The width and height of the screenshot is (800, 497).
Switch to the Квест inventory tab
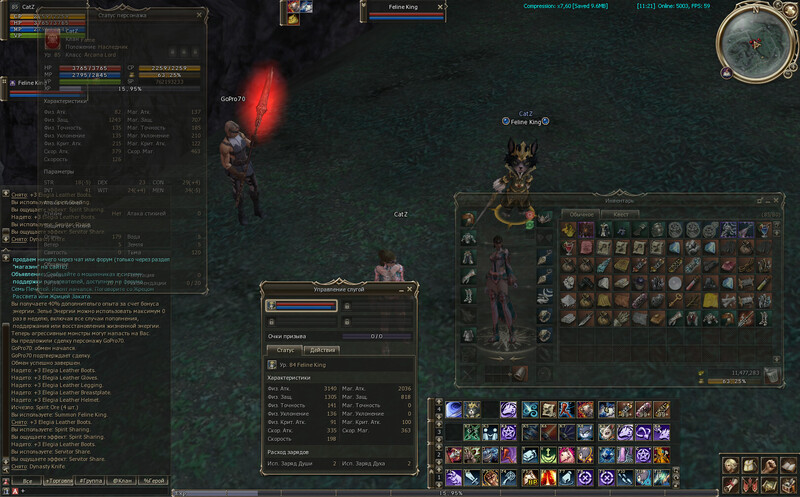pyautogui.click(x=621, y=214)
